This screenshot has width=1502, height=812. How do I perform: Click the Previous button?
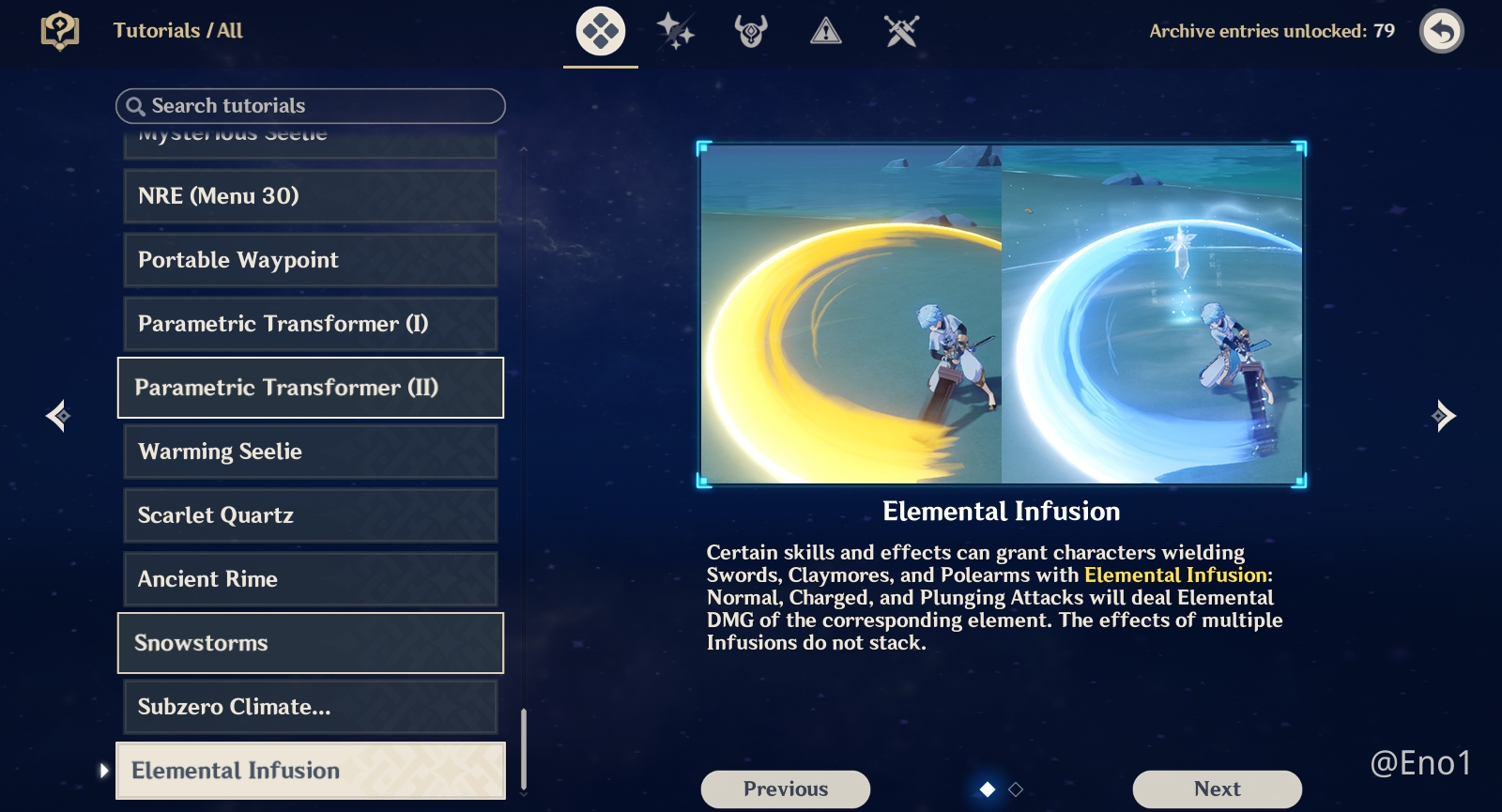(x=786, y=789)
